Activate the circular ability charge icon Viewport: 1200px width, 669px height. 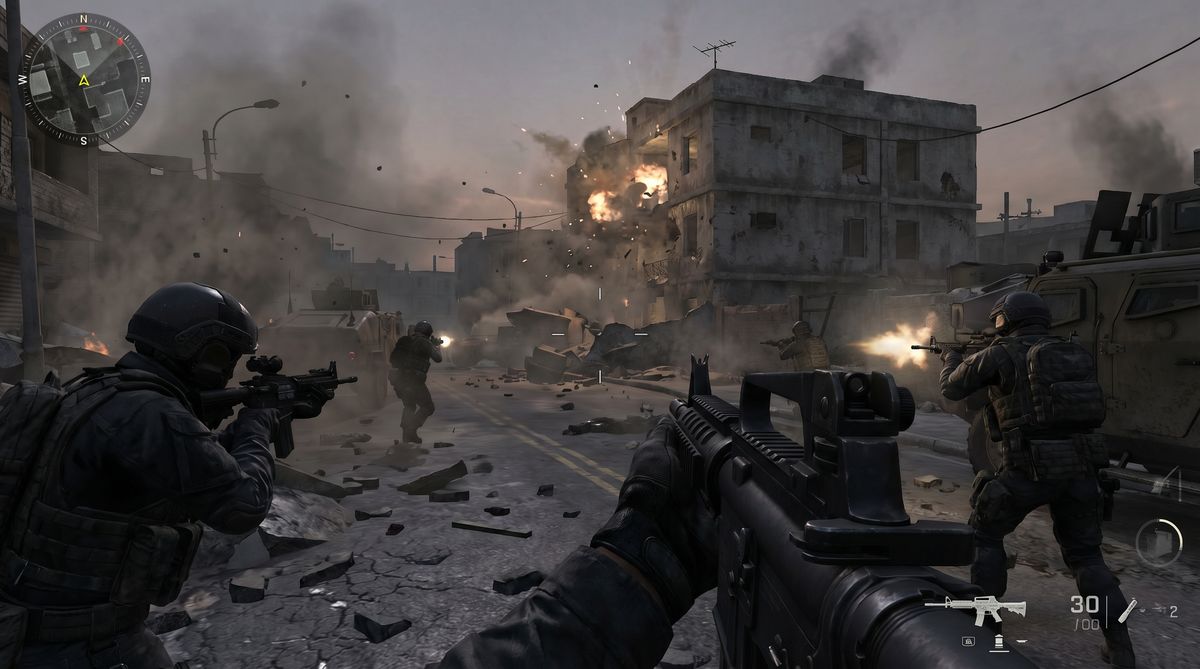pyautogui.click(x=1158, y=543)
